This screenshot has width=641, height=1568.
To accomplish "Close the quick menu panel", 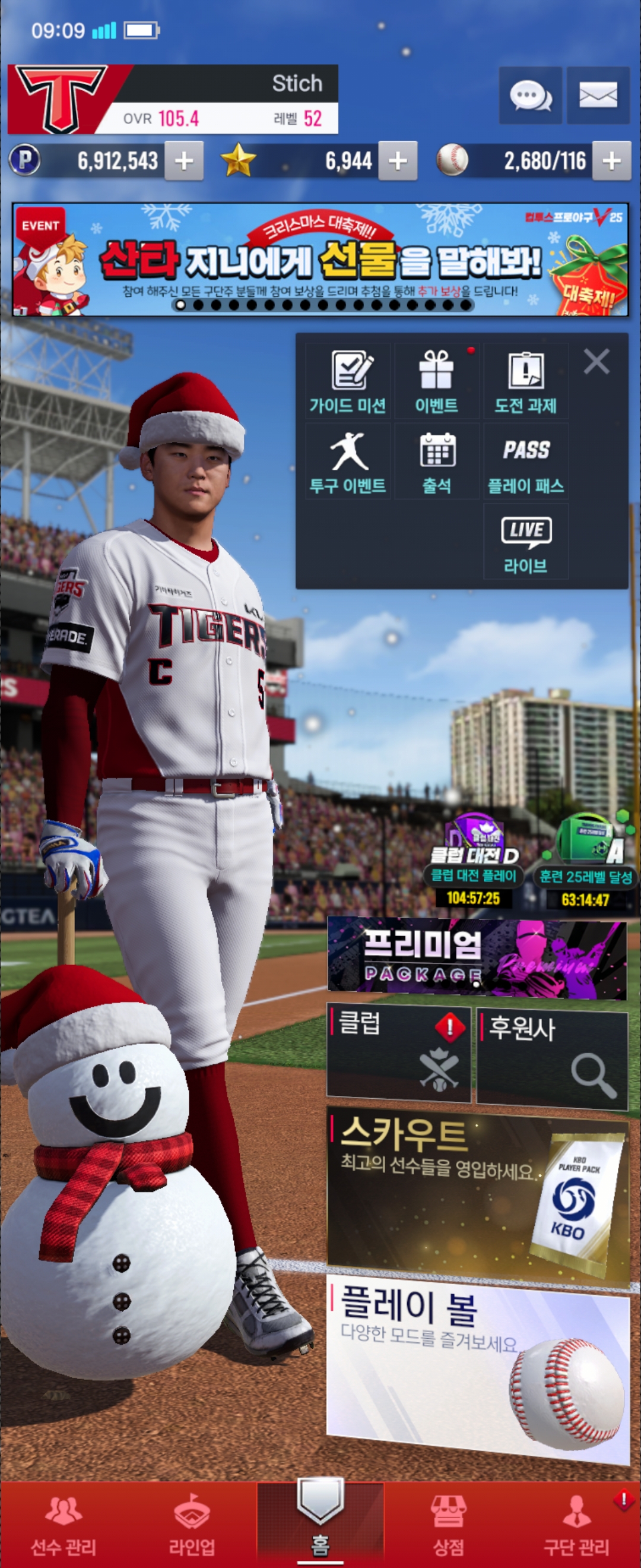I will (x=596, y=362).
